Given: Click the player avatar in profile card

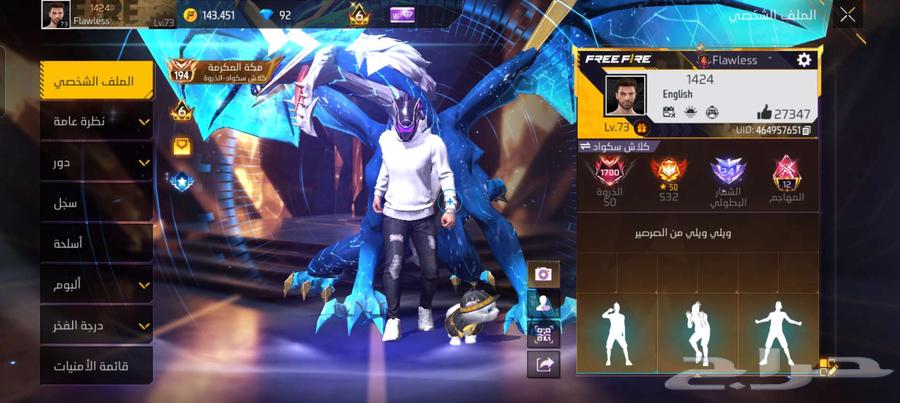Looking at the screenshot, I should 626,96.
